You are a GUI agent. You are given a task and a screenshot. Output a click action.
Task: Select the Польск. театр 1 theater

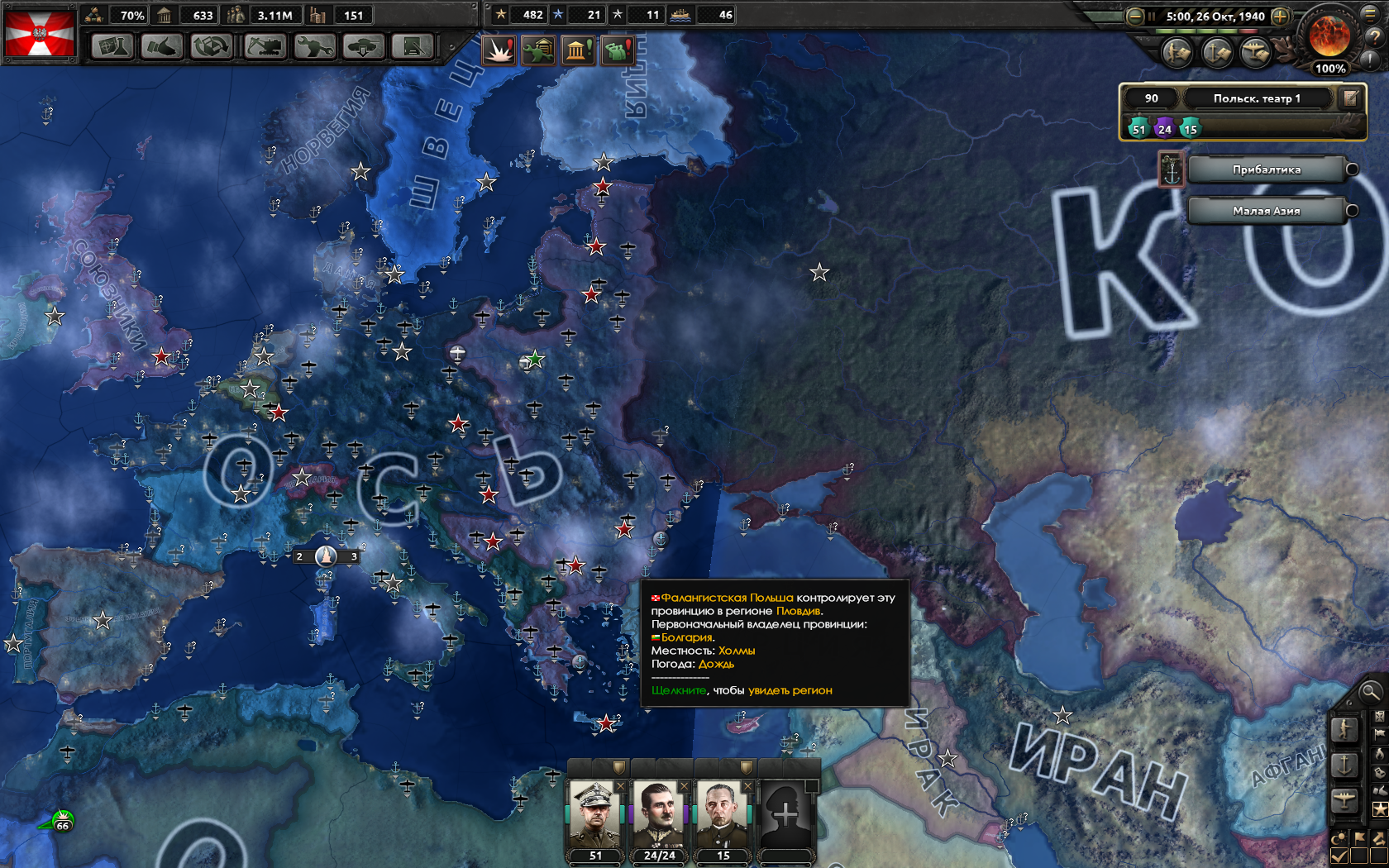pyautogui.click(x=1256, y=98)
